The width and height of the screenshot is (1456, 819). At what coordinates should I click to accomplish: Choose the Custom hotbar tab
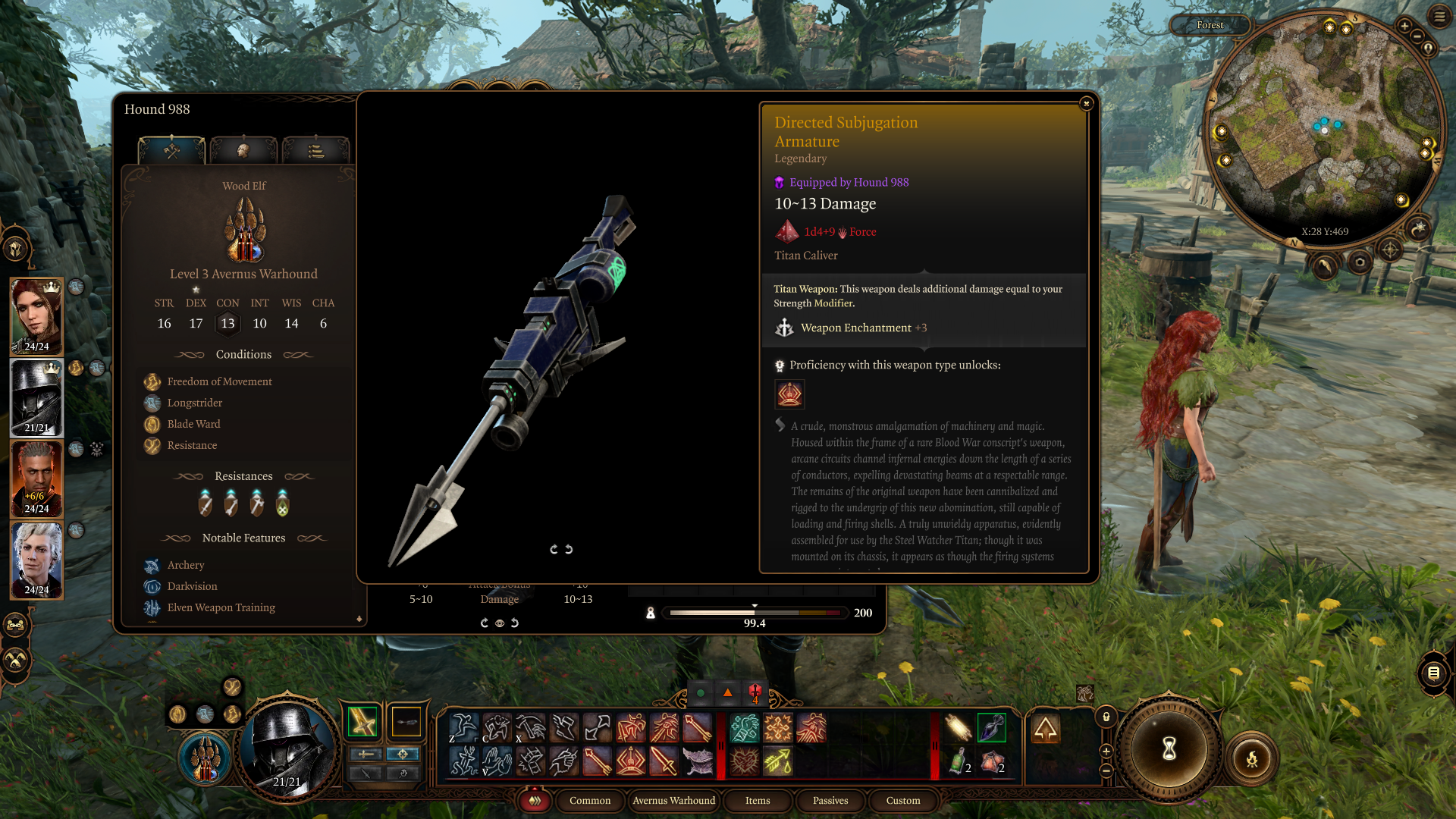[x=902, y=800]
